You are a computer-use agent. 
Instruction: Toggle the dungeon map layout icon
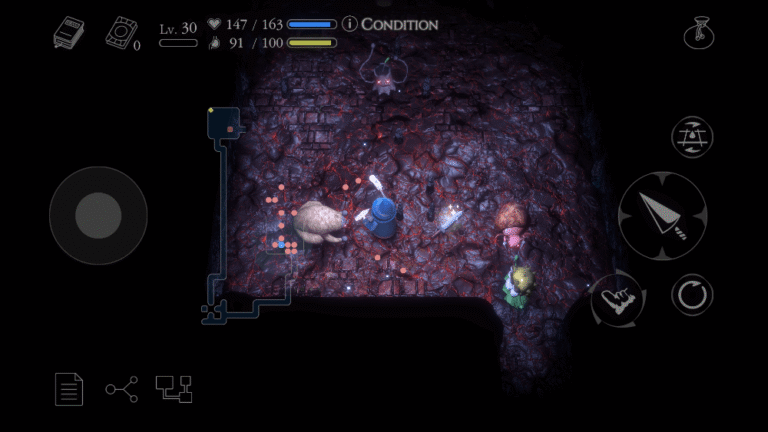(173, 388)
